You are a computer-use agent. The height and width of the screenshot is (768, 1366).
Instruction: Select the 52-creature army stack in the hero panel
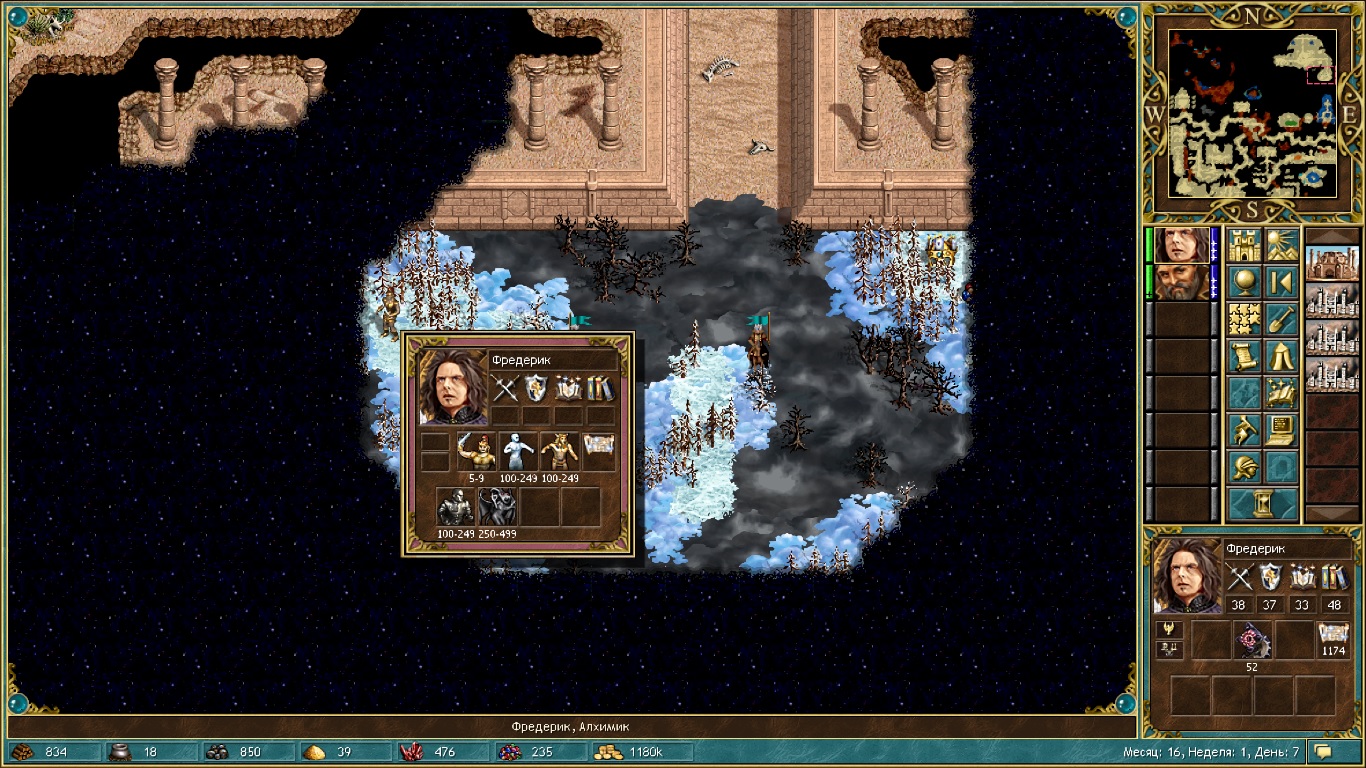point(1252,640)
